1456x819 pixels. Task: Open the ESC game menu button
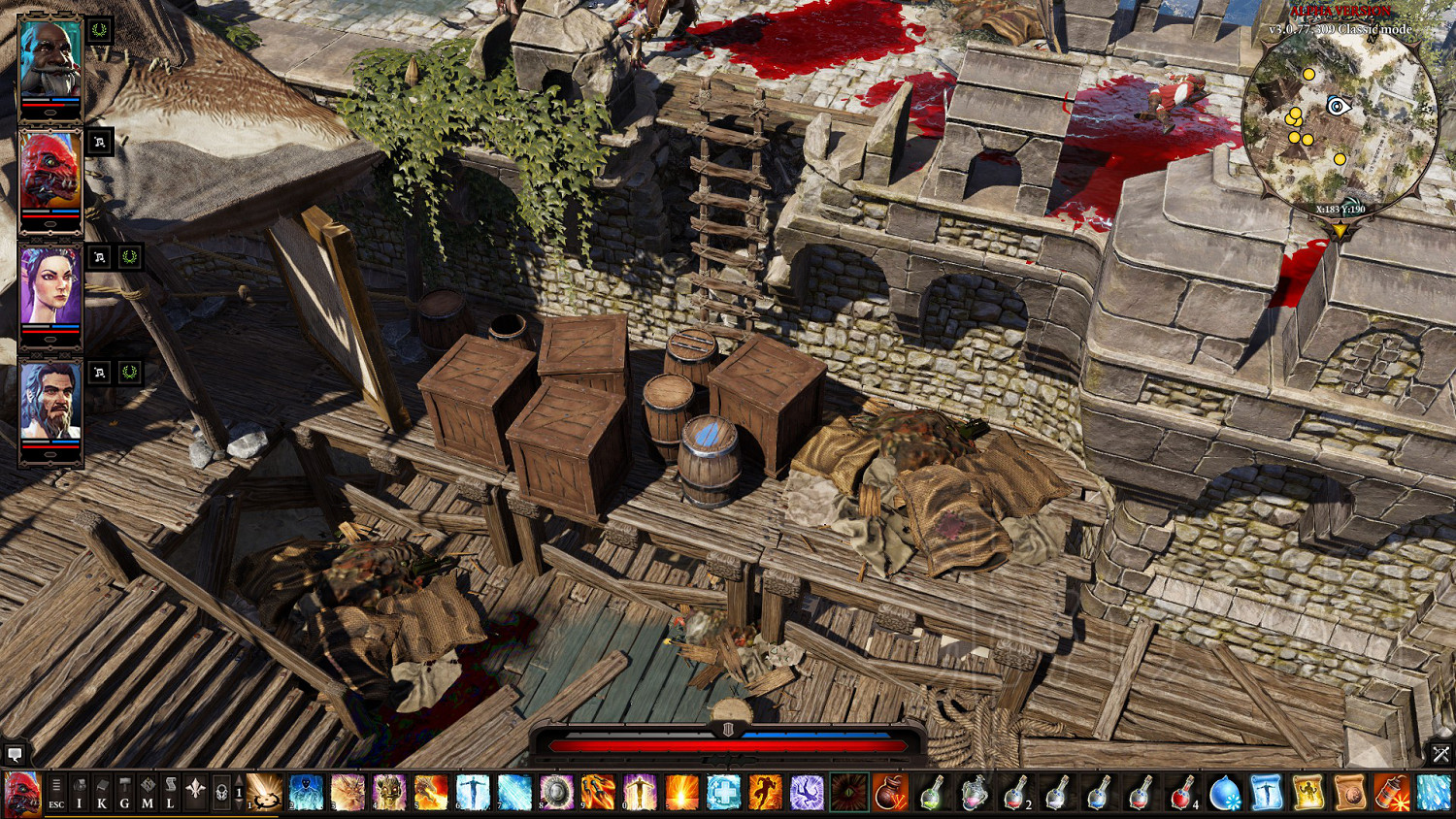click(56, 792)
